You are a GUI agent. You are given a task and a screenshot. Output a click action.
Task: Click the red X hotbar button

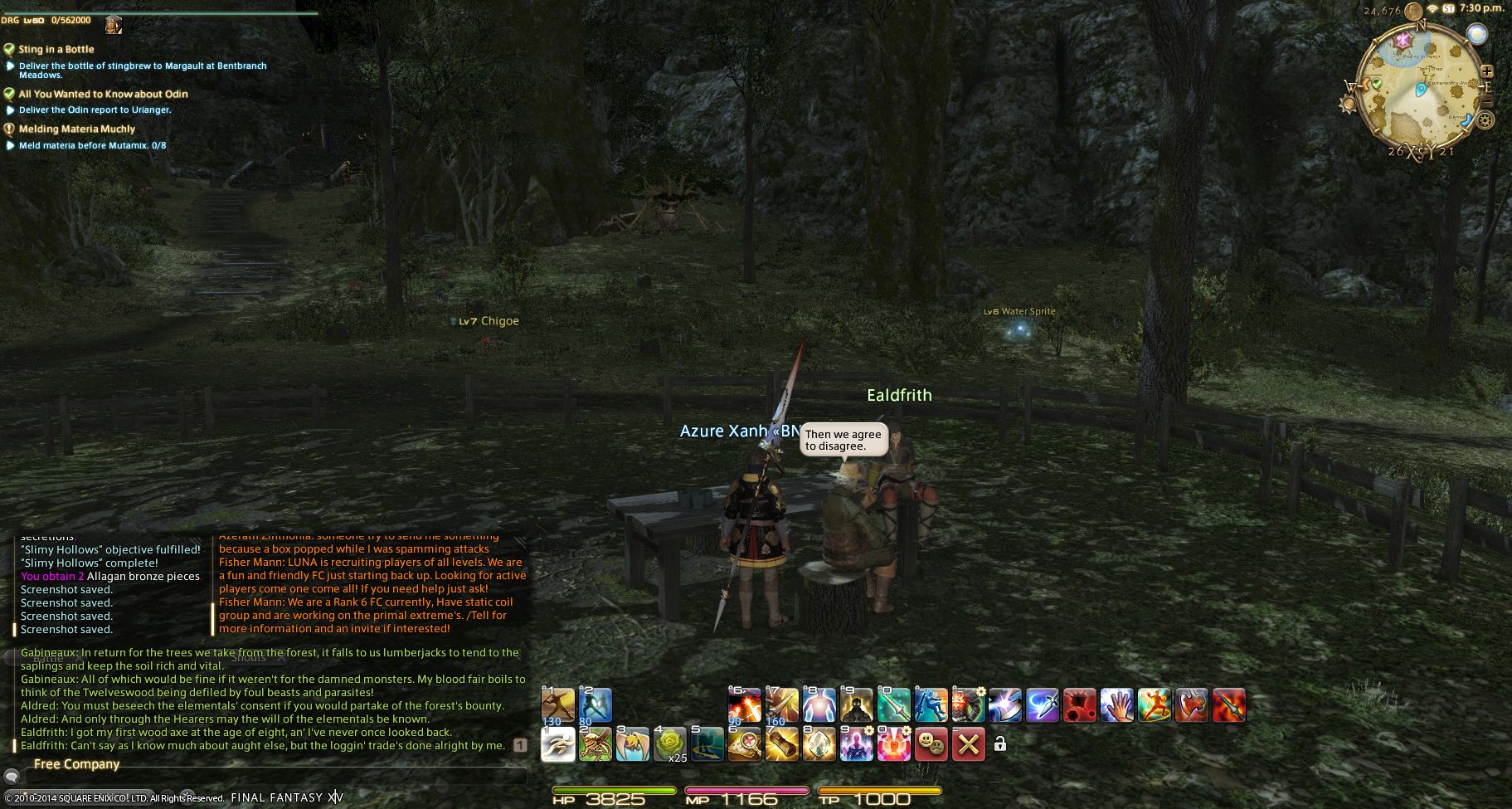(968, 744)
